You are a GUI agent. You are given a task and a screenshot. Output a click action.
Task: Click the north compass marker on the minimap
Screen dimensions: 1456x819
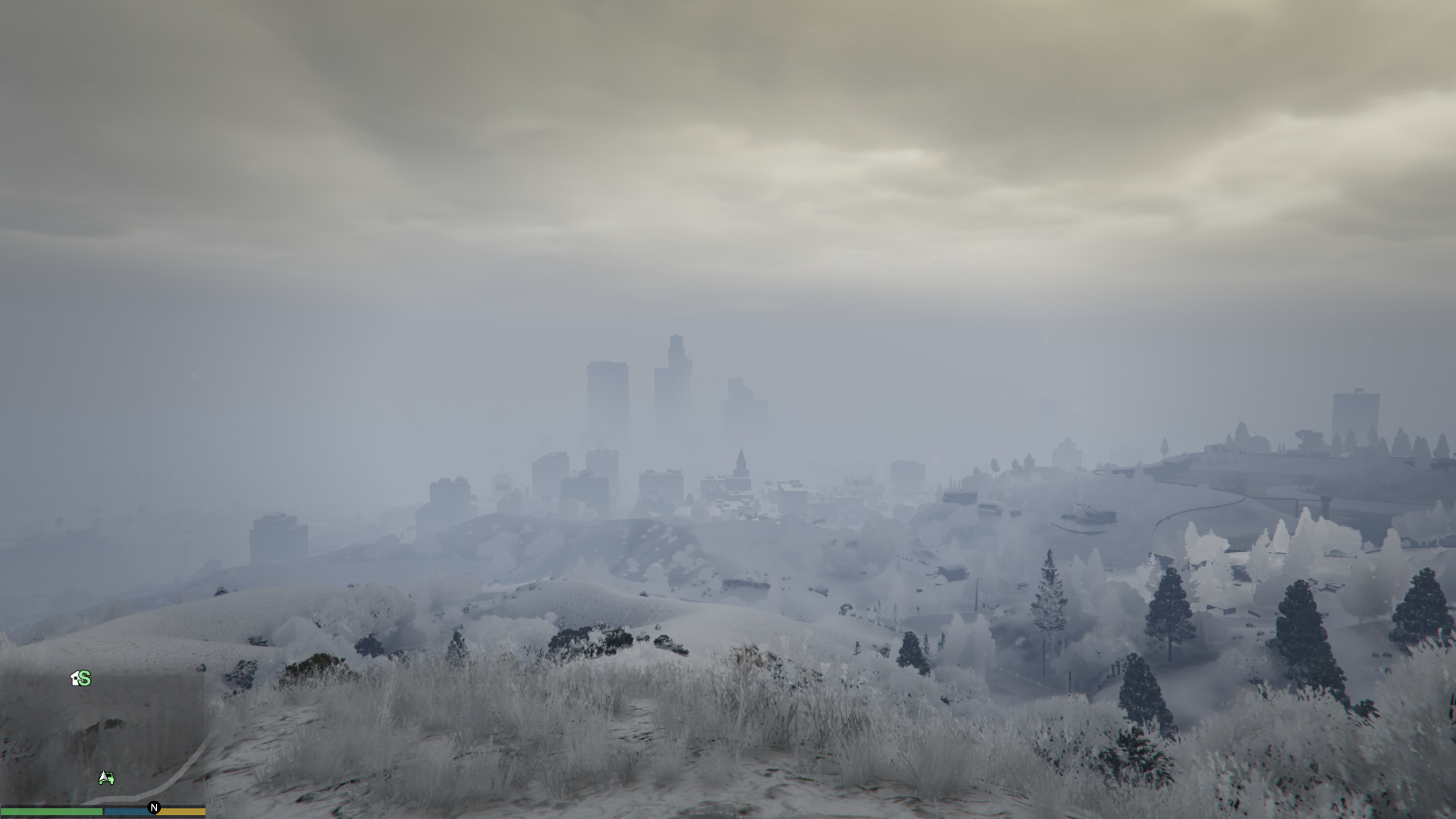[154, 808]
